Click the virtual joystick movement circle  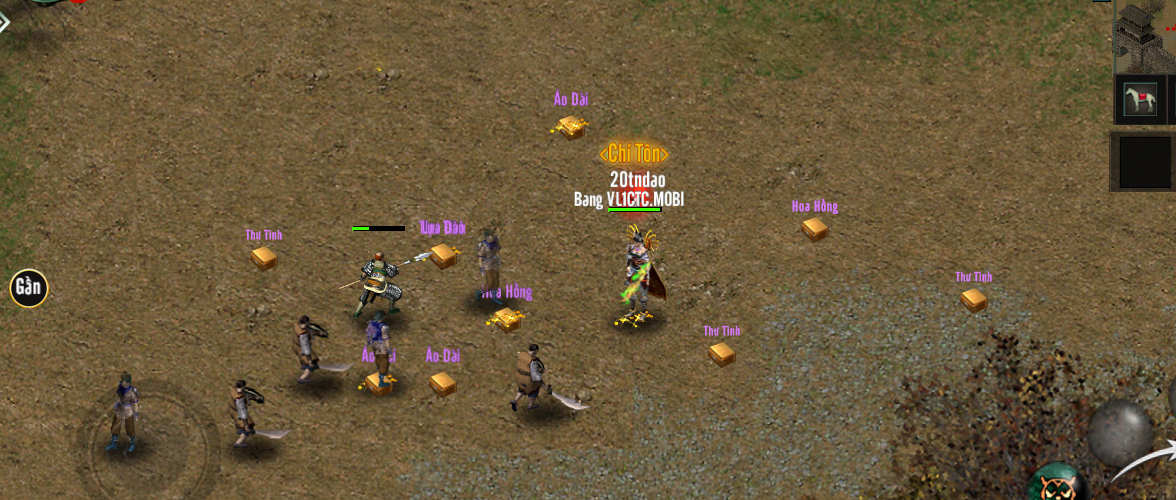point(147,447)
